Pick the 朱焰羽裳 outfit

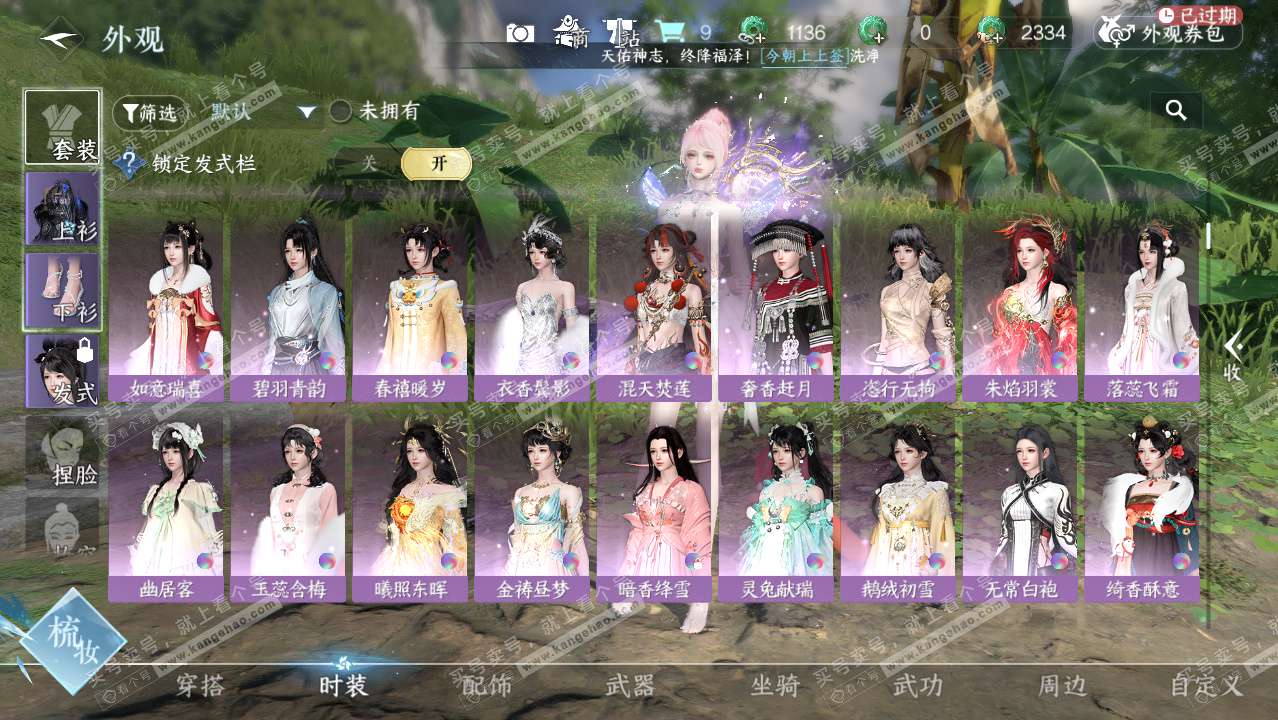tap(1020, 310)
